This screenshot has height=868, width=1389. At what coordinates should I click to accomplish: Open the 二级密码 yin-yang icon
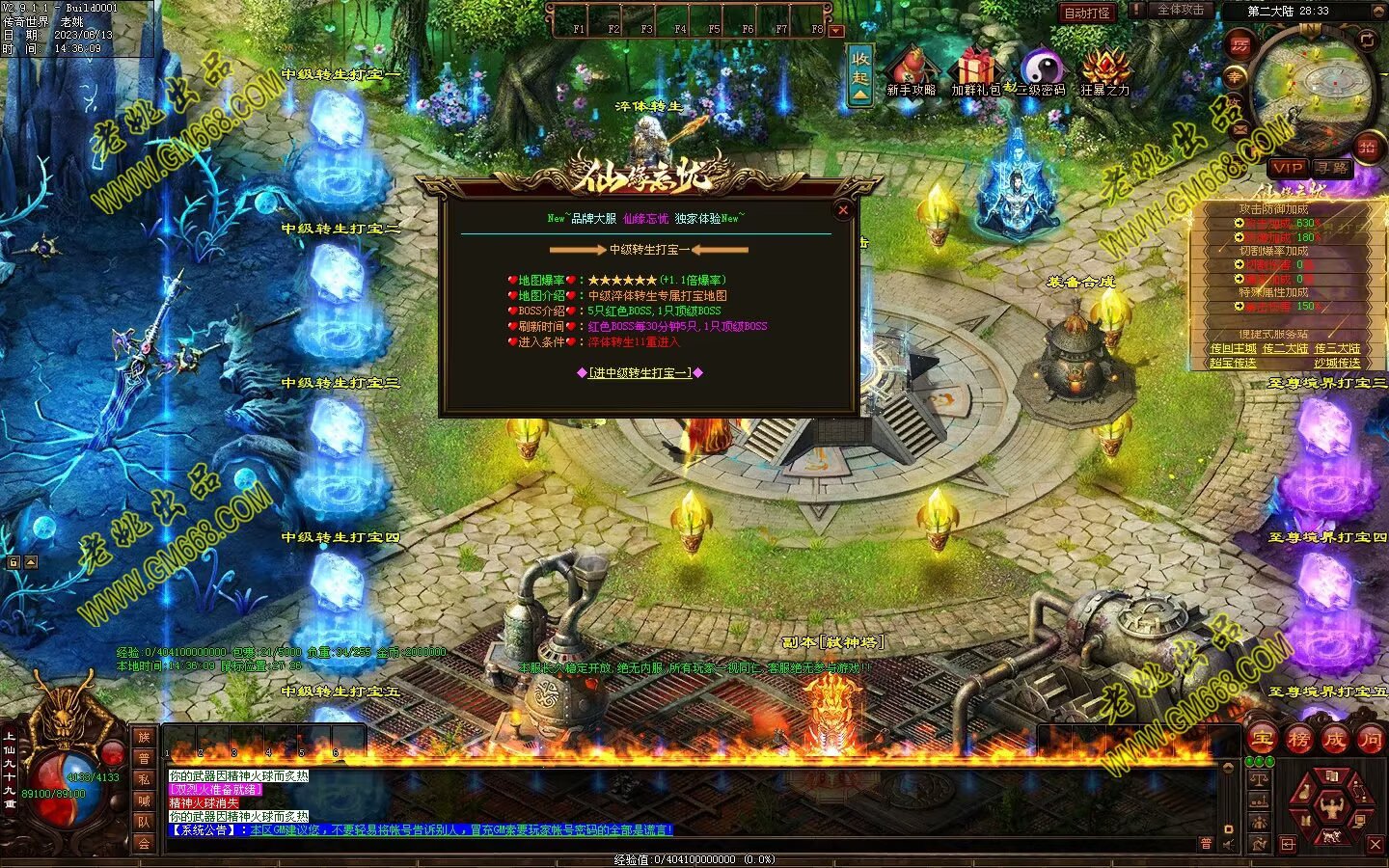1041,72
